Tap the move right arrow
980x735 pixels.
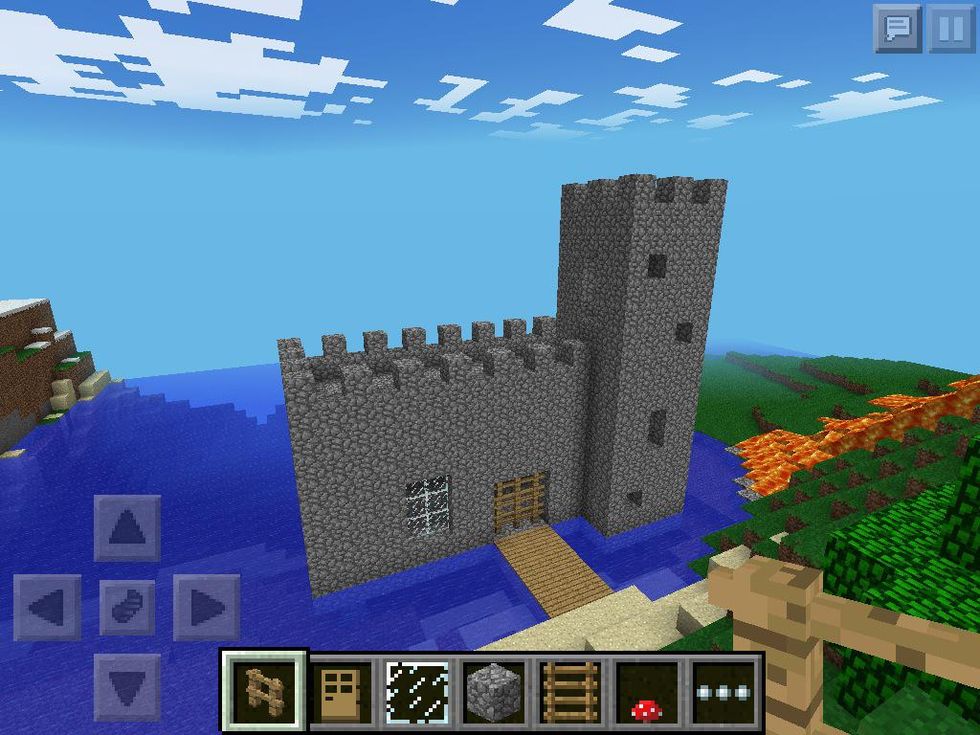(206, 607)
